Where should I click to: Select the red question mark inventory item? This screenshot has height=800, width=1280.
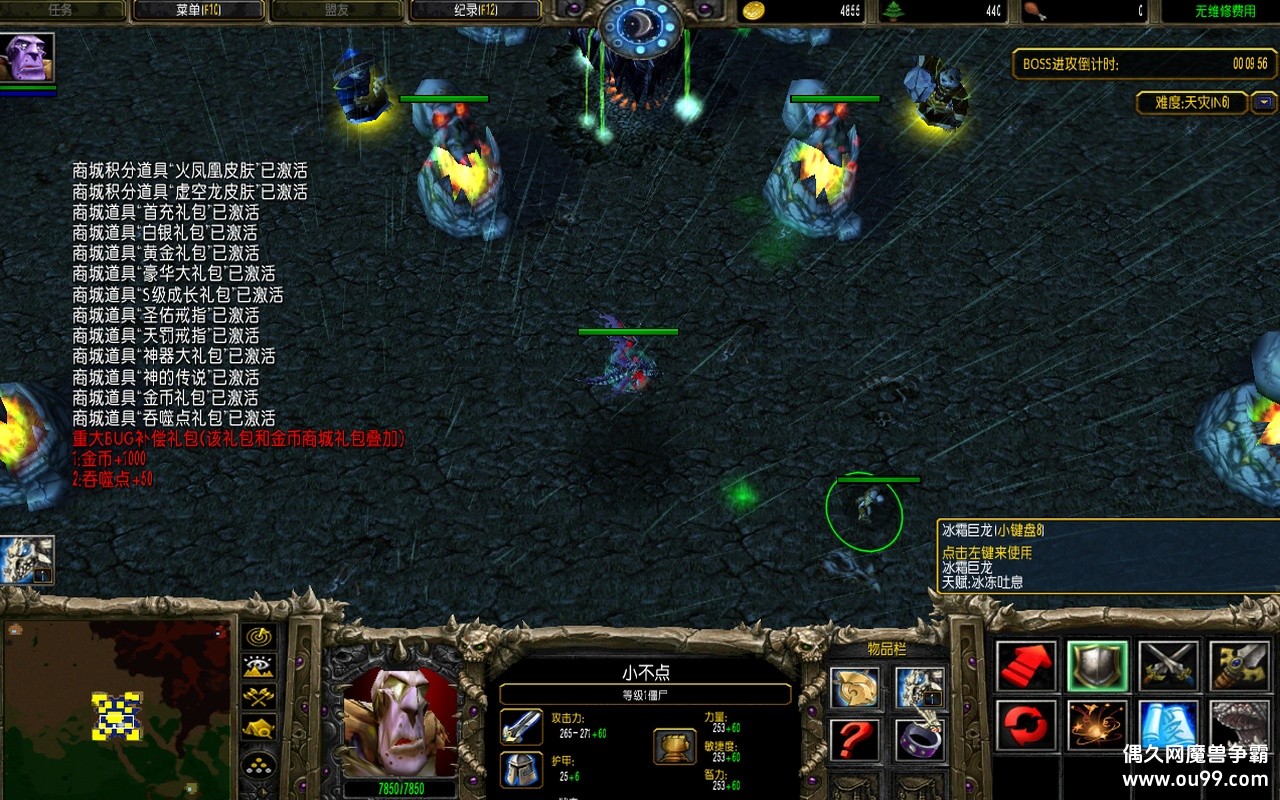click(855, 740)
